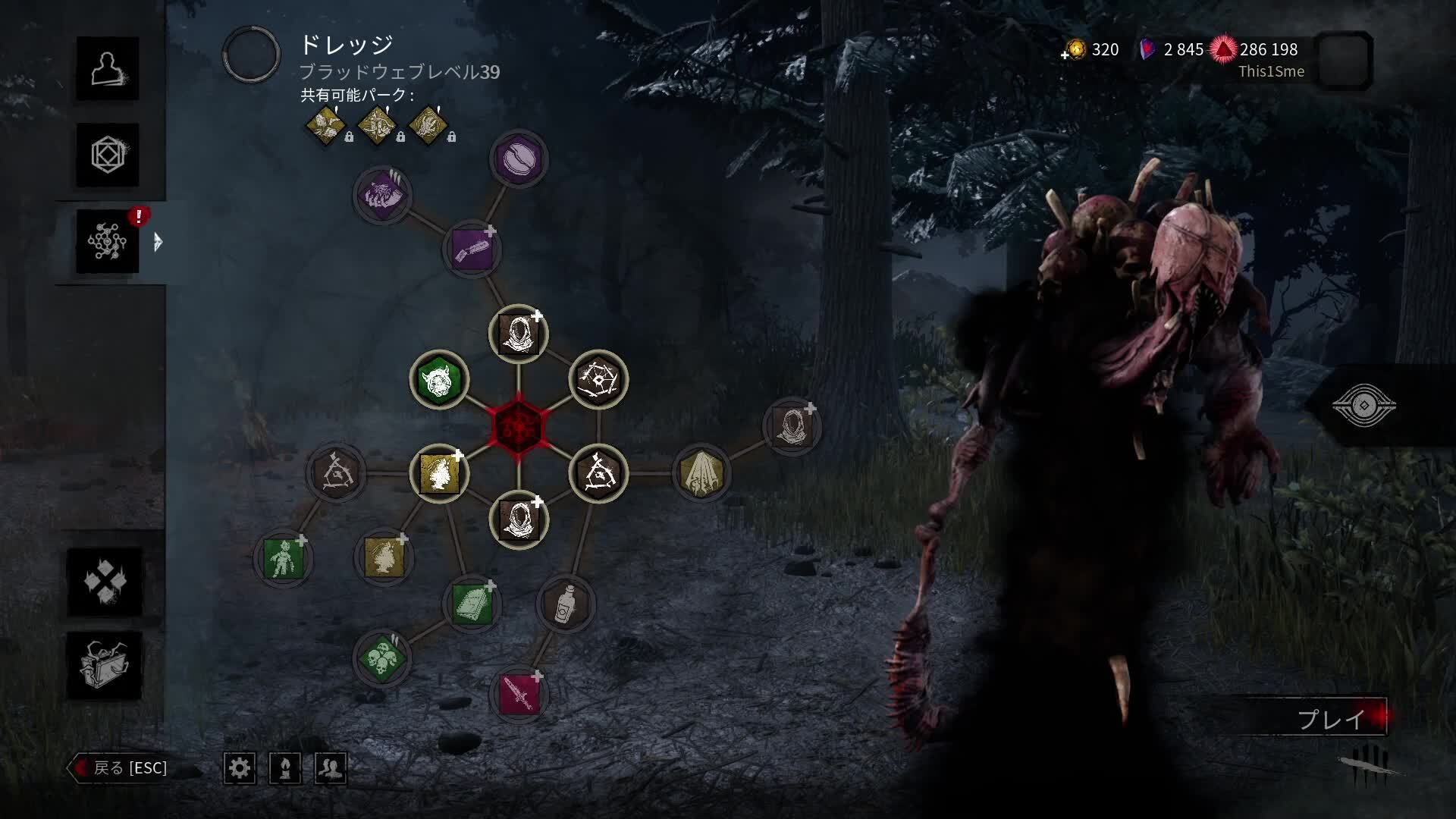Select the glass bottle add-on node
This screenshot has width=1456, height=819.
click(565, 604)
